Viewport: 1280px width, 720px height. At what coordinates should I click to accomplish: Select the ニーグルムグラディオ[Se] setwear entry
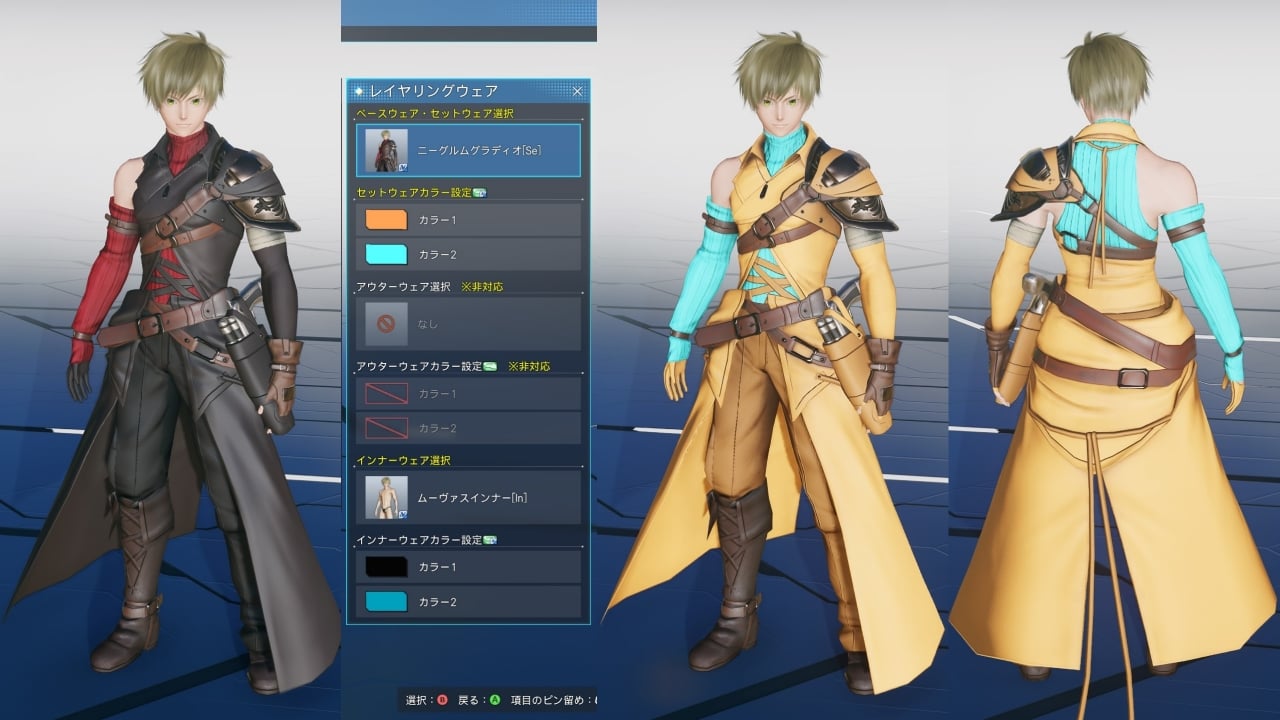(468, 151)
